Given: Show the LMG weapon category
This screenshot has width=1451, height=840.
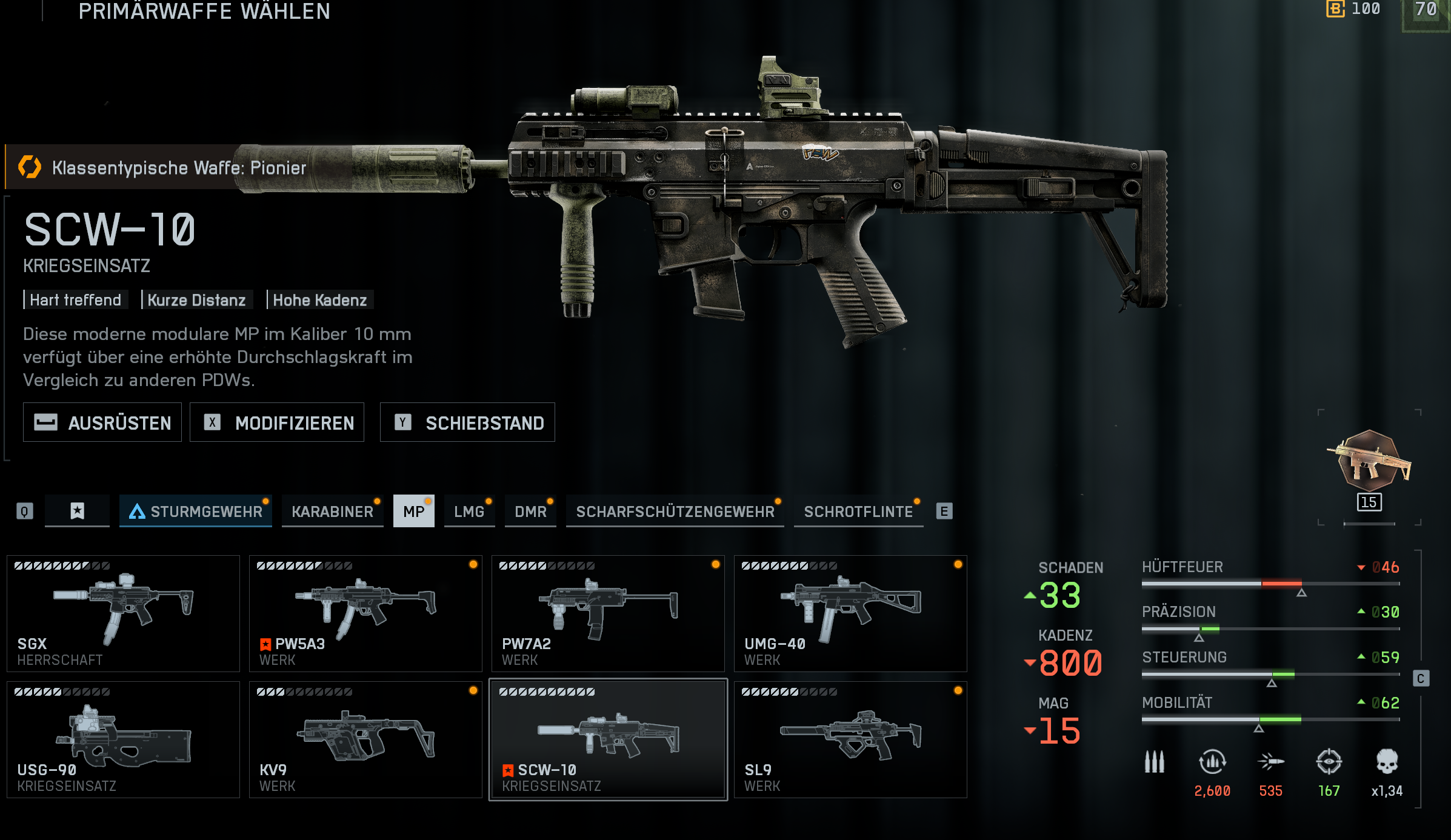Looking at the screenshot, I should click(469, 512).
